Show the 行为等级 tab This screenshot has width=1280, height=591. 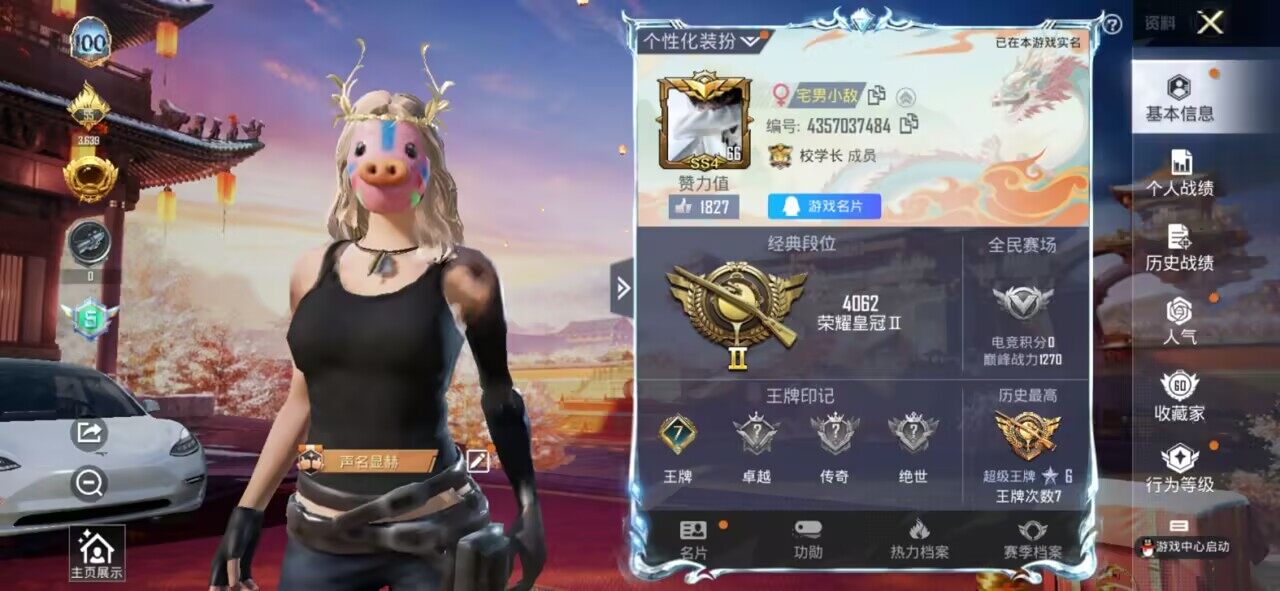1180,469
